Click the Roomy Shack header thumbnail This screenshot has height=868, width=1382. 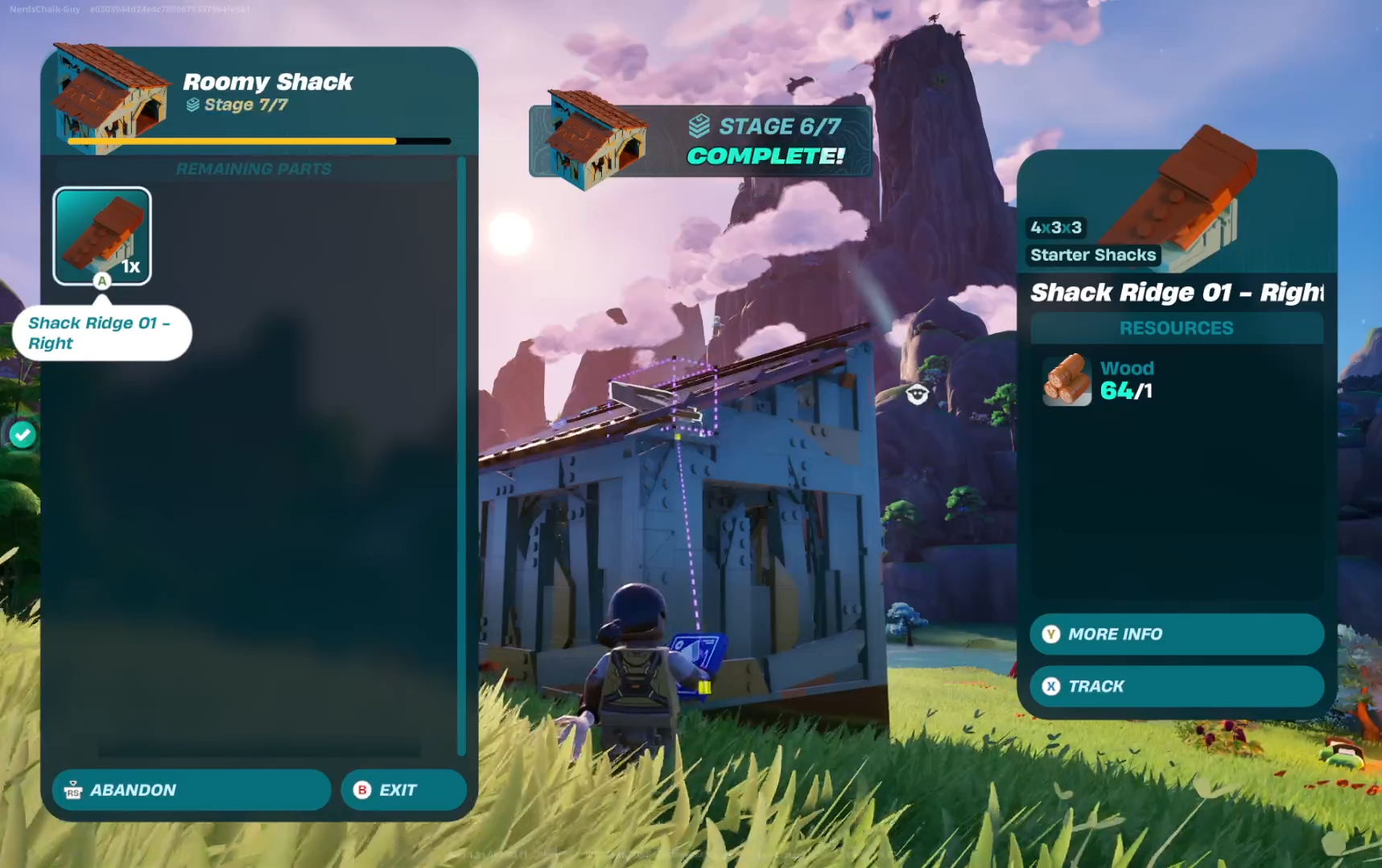[109, 97]
